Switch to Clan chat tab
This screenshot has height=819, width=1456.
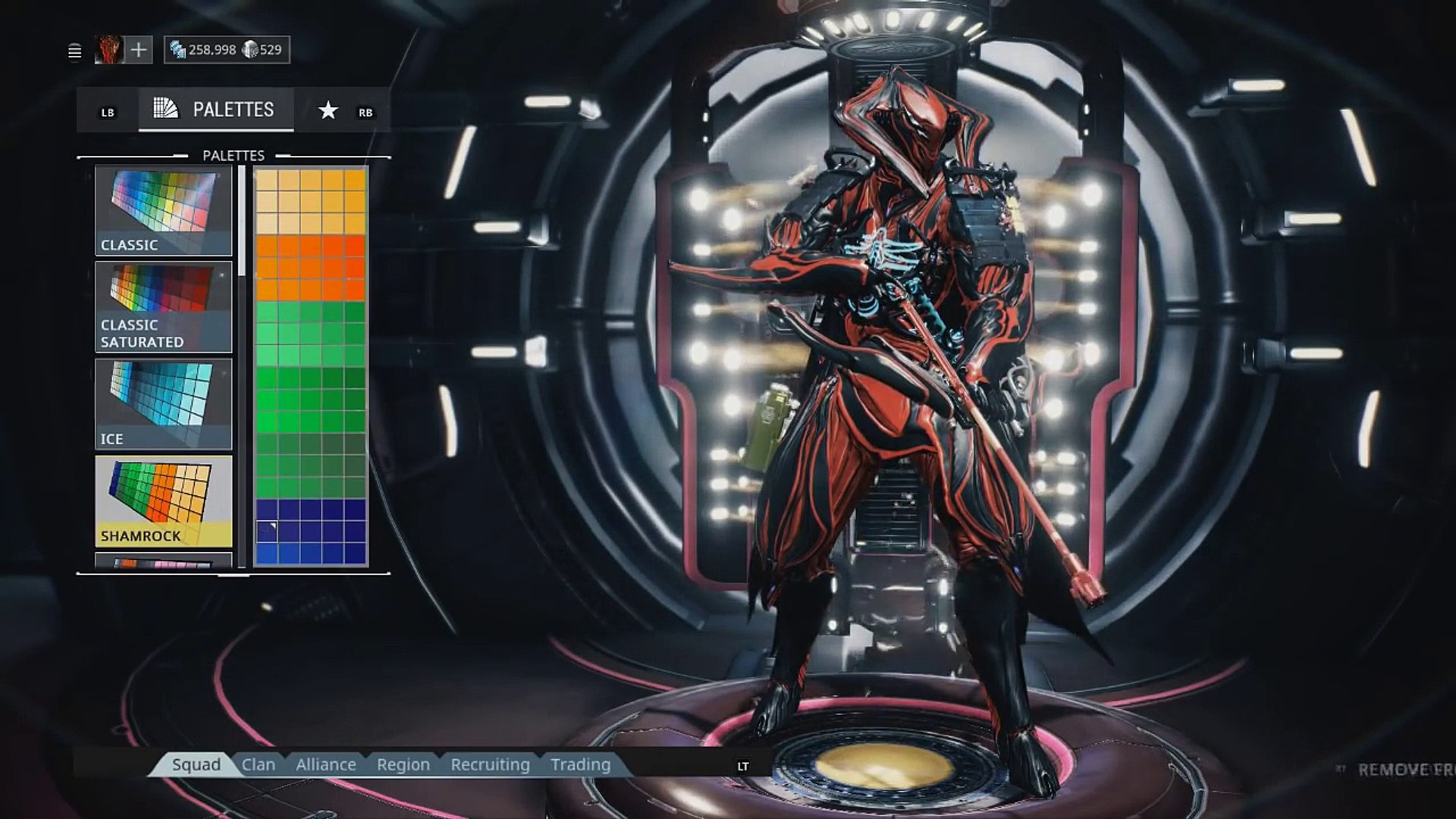click(x=259, y=764)
